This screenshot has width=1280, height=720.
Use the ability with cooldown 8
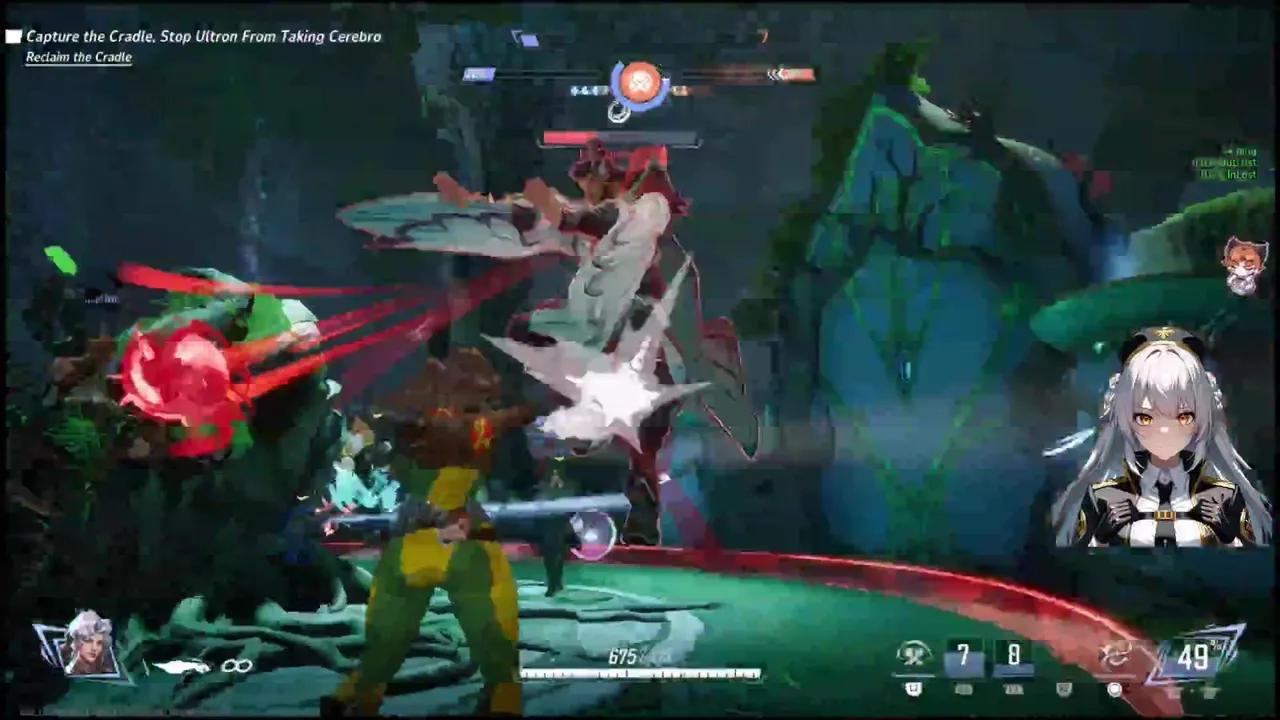point(1013,656)
